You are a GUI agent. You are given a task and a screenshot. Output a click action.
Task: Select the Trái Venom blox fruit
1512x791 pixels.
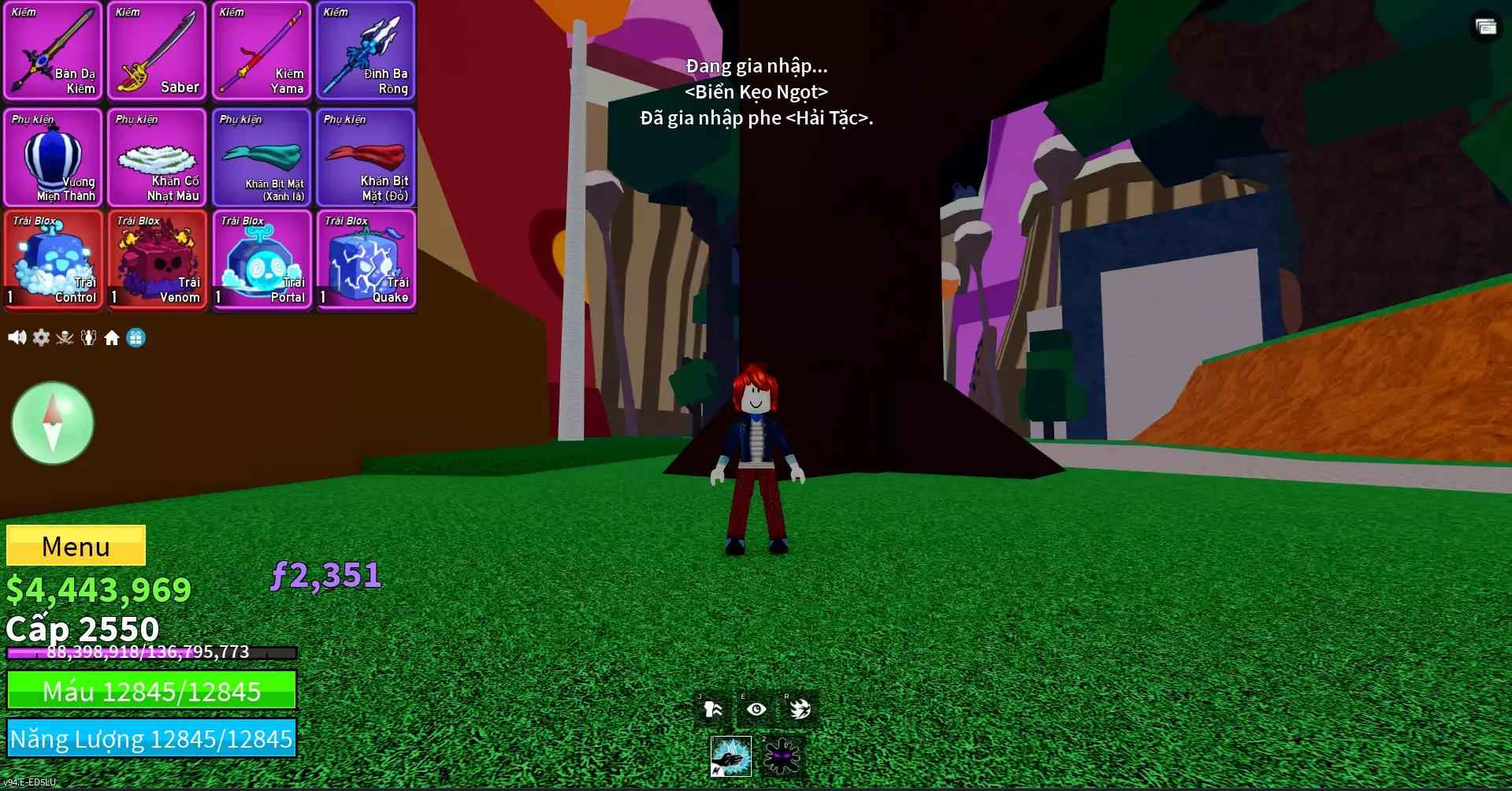click(x=157, y=260)
